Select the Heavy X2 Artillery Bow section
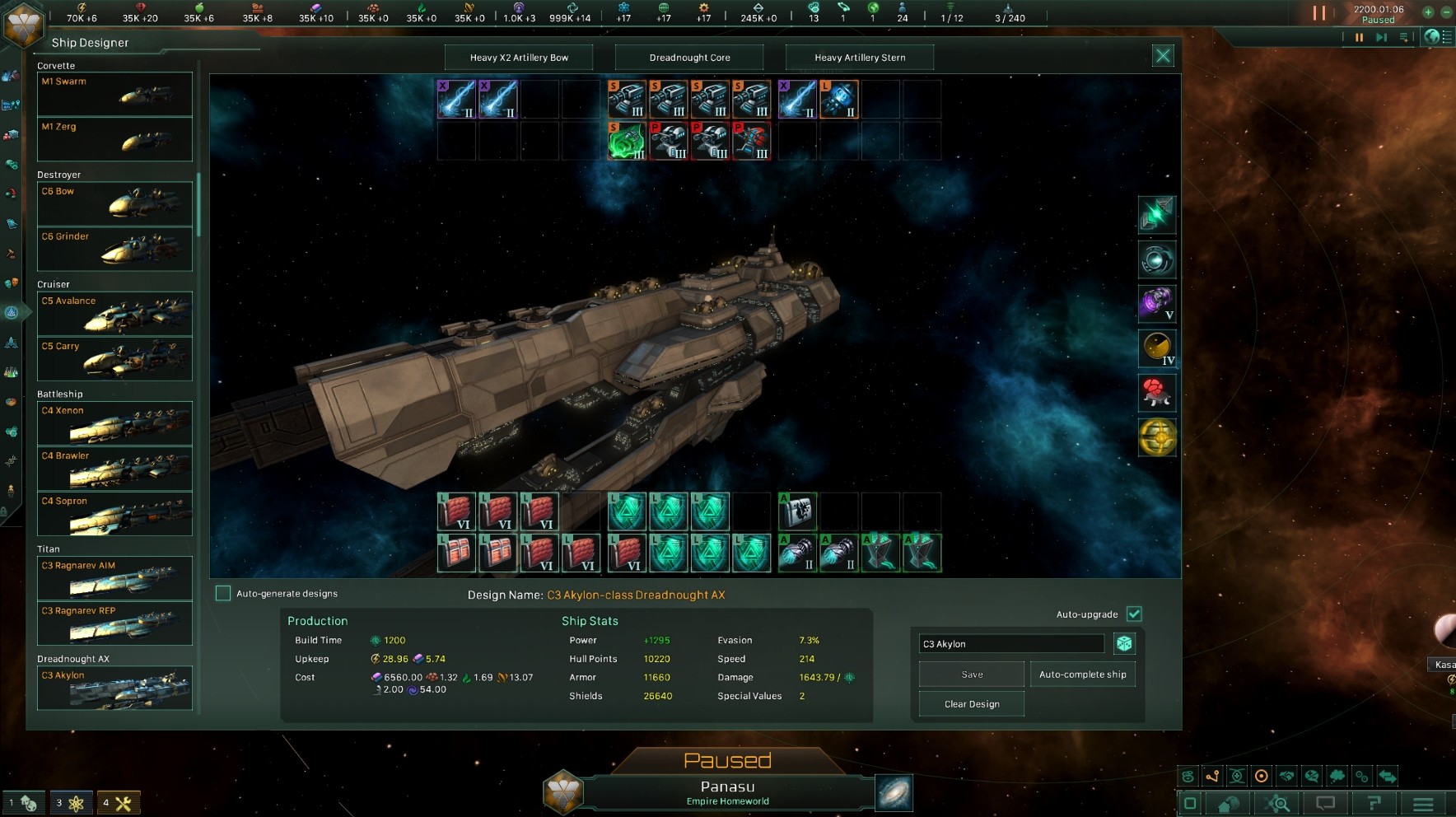1456x817 pixels. 519,58
